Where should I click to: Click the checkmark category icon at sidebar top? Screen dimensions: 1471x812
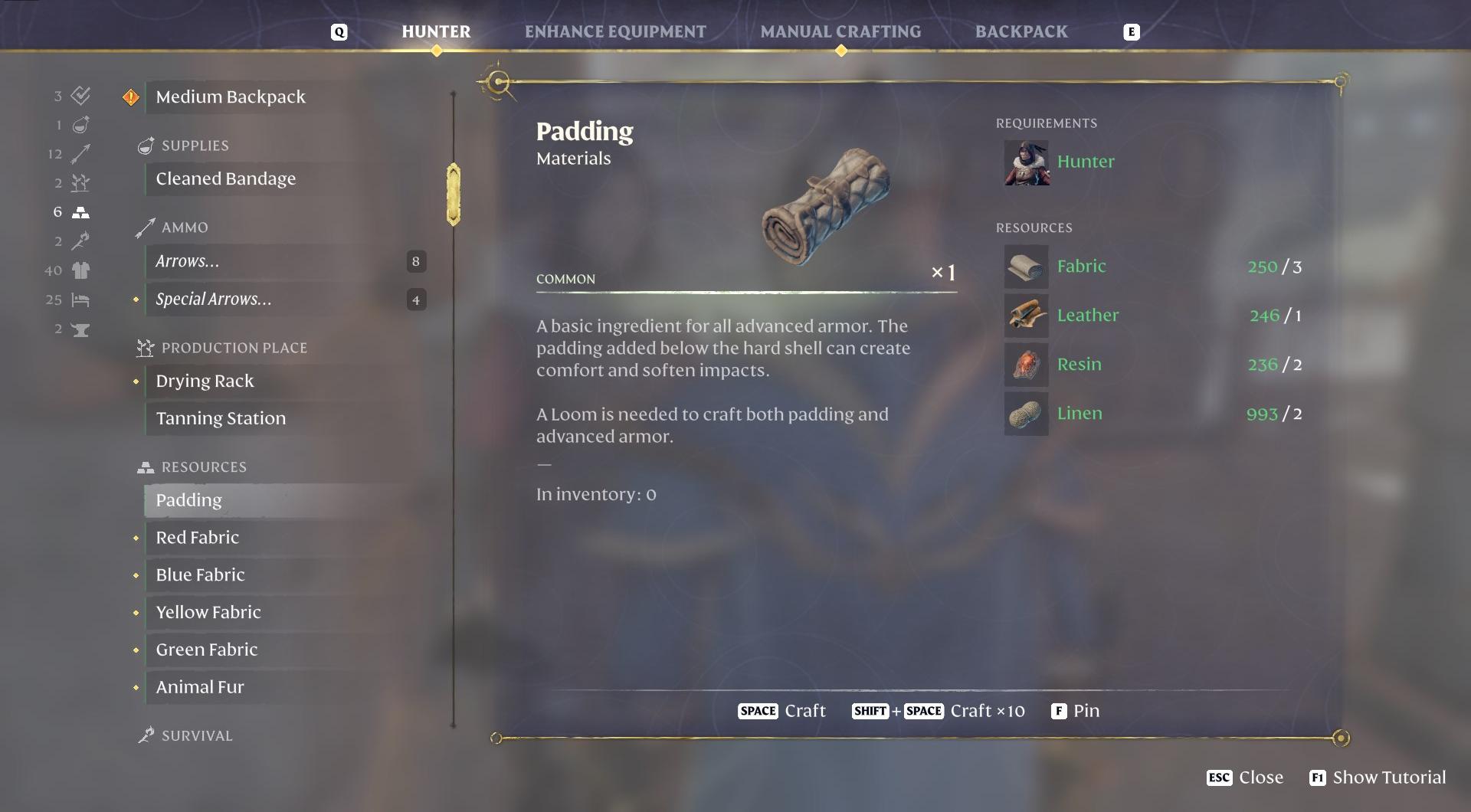80,96
